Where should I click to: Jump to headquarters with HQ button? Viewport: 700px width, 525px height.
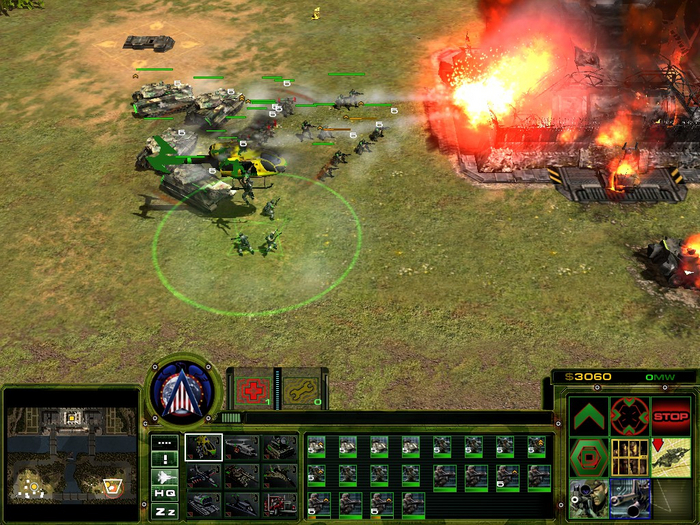click(165, 493)
